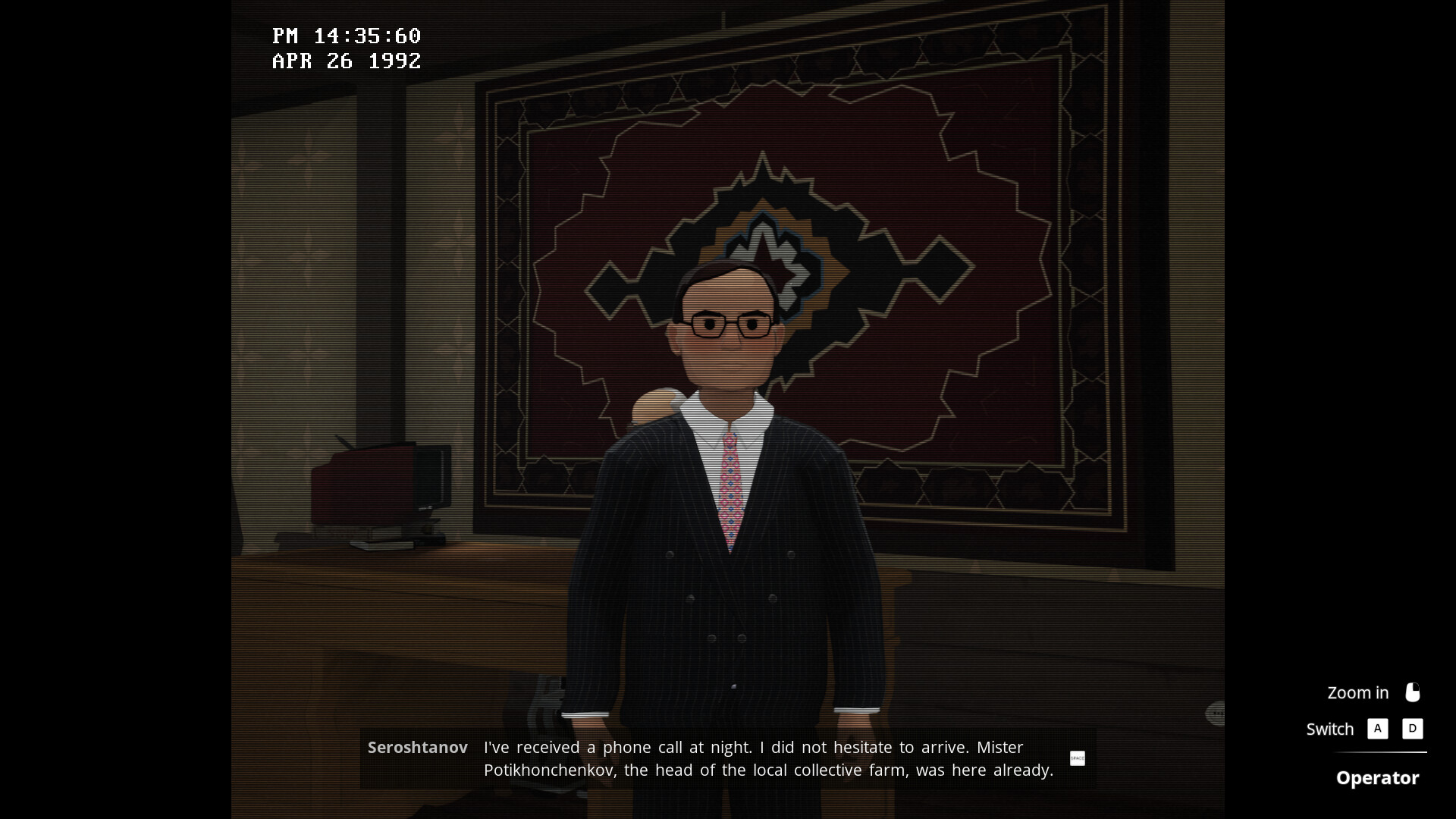This screenshot has width=1456, height=819.
Task: Select the D keycap to switch camera
Action: coord(1412,729)
